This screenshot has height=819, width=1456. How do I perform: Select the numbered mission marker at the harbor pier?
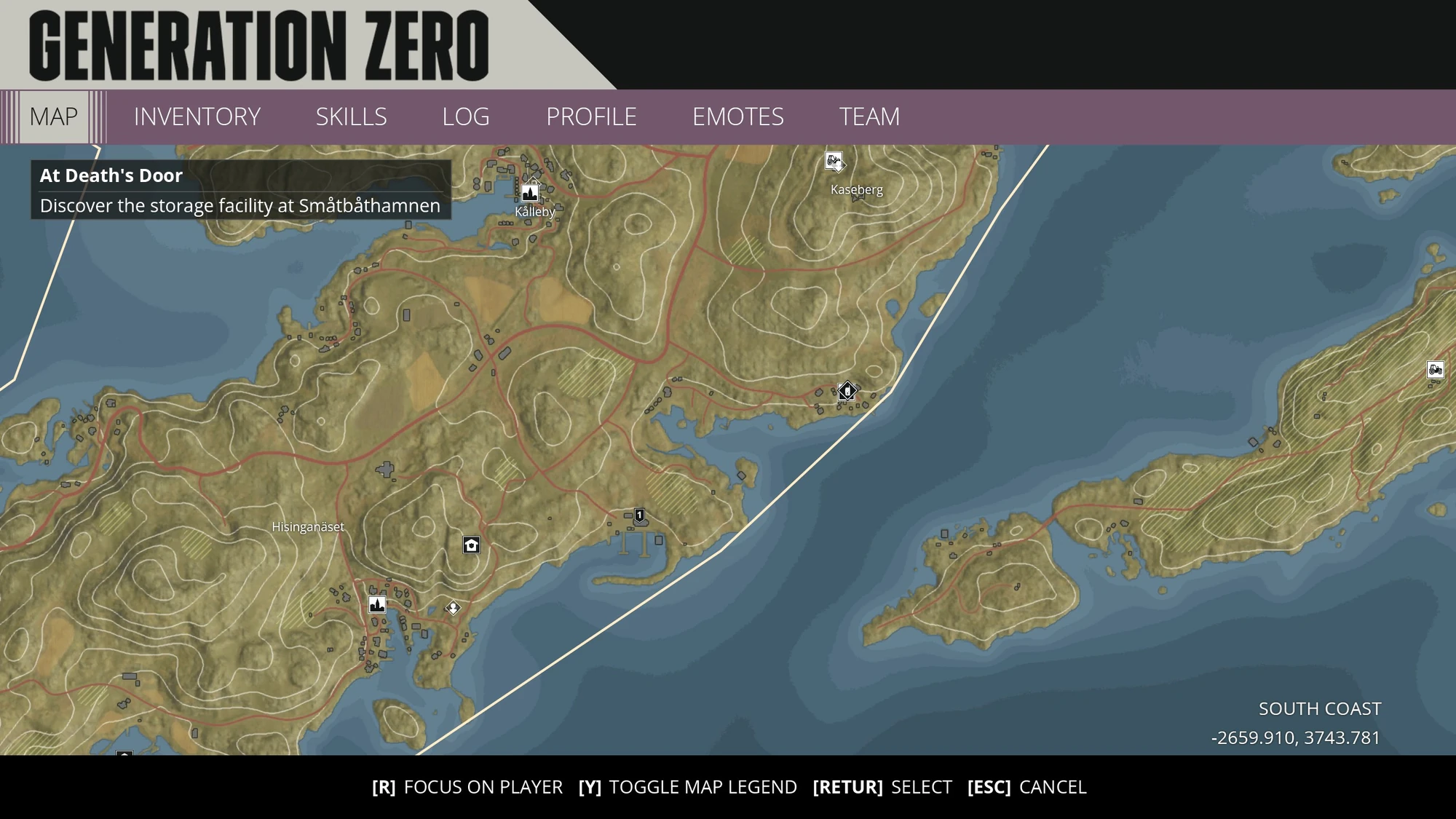pyautogui.click(x=638, y=515)
